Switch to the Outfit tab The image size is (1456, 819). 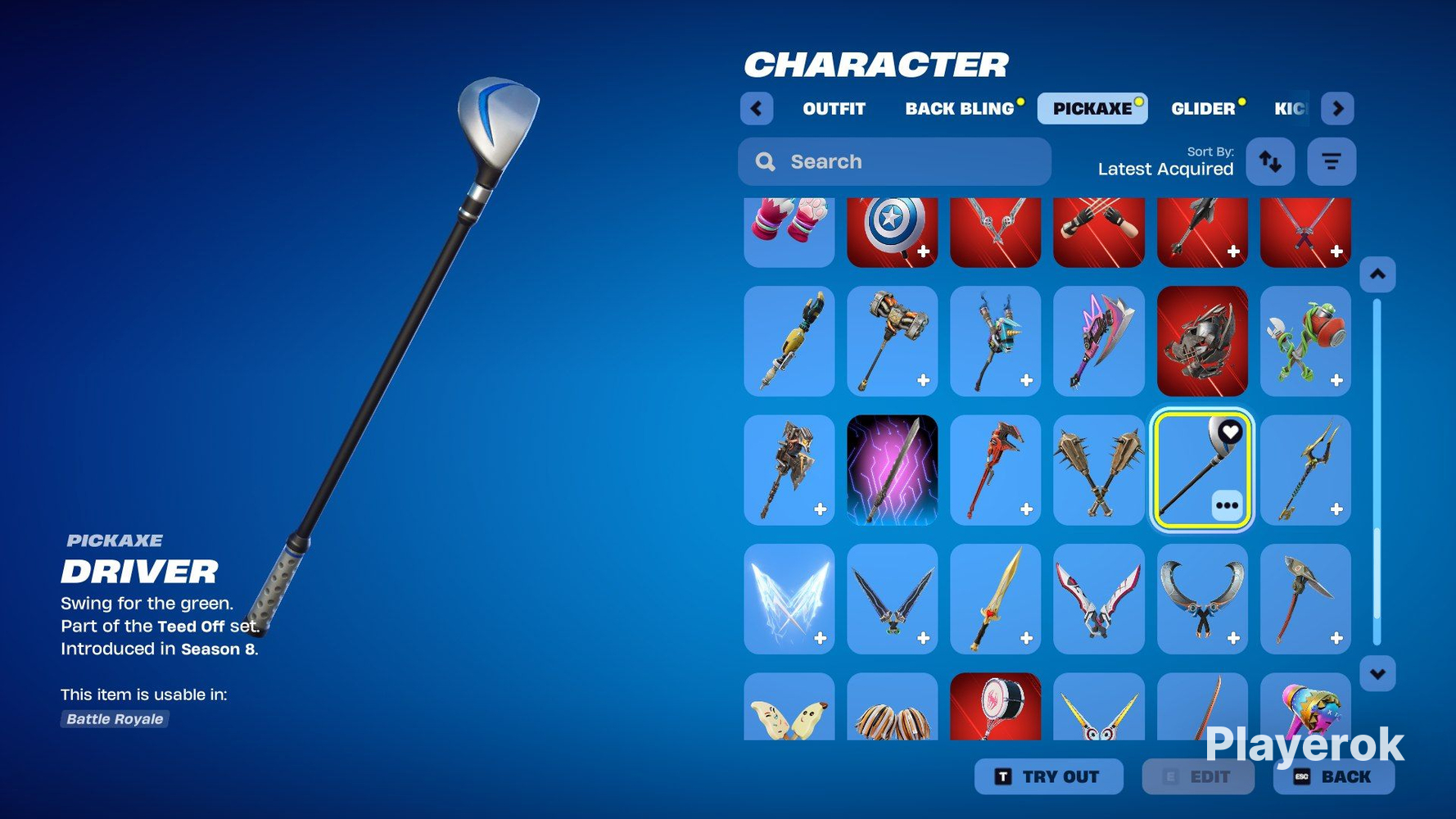834,109
